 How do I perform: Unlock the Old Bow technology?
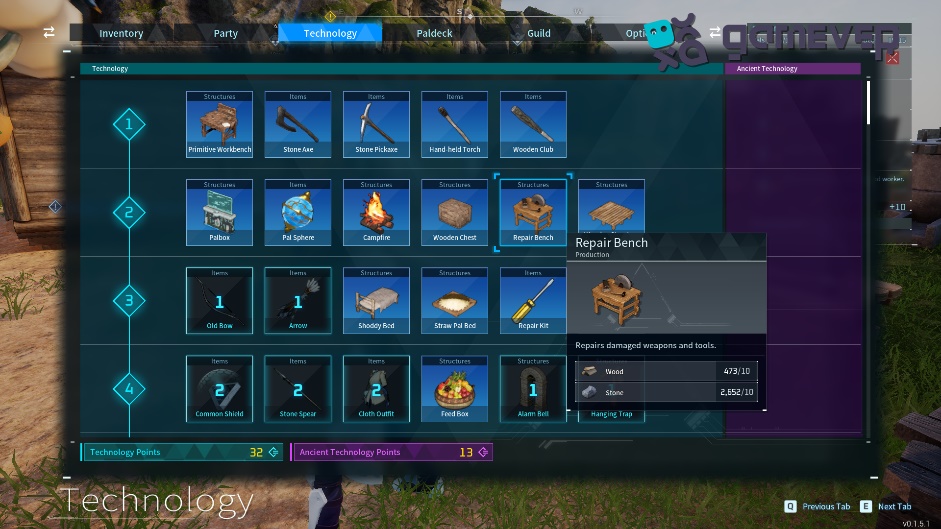tap(220, 300)
